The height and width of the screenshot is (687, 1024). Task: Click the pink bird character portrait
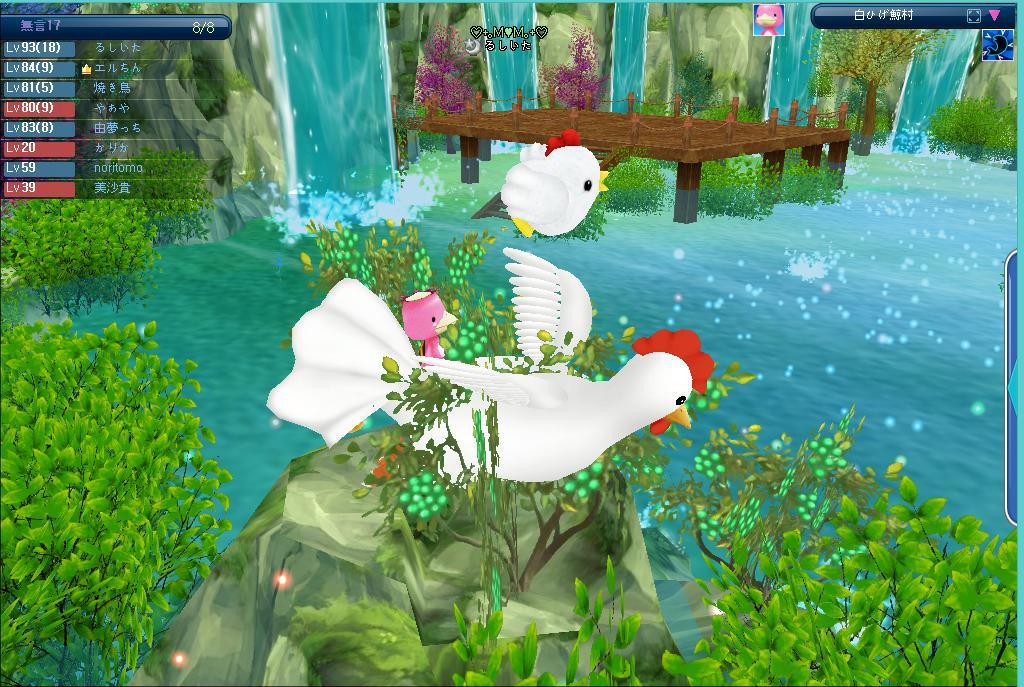click(x=768, y=19)
